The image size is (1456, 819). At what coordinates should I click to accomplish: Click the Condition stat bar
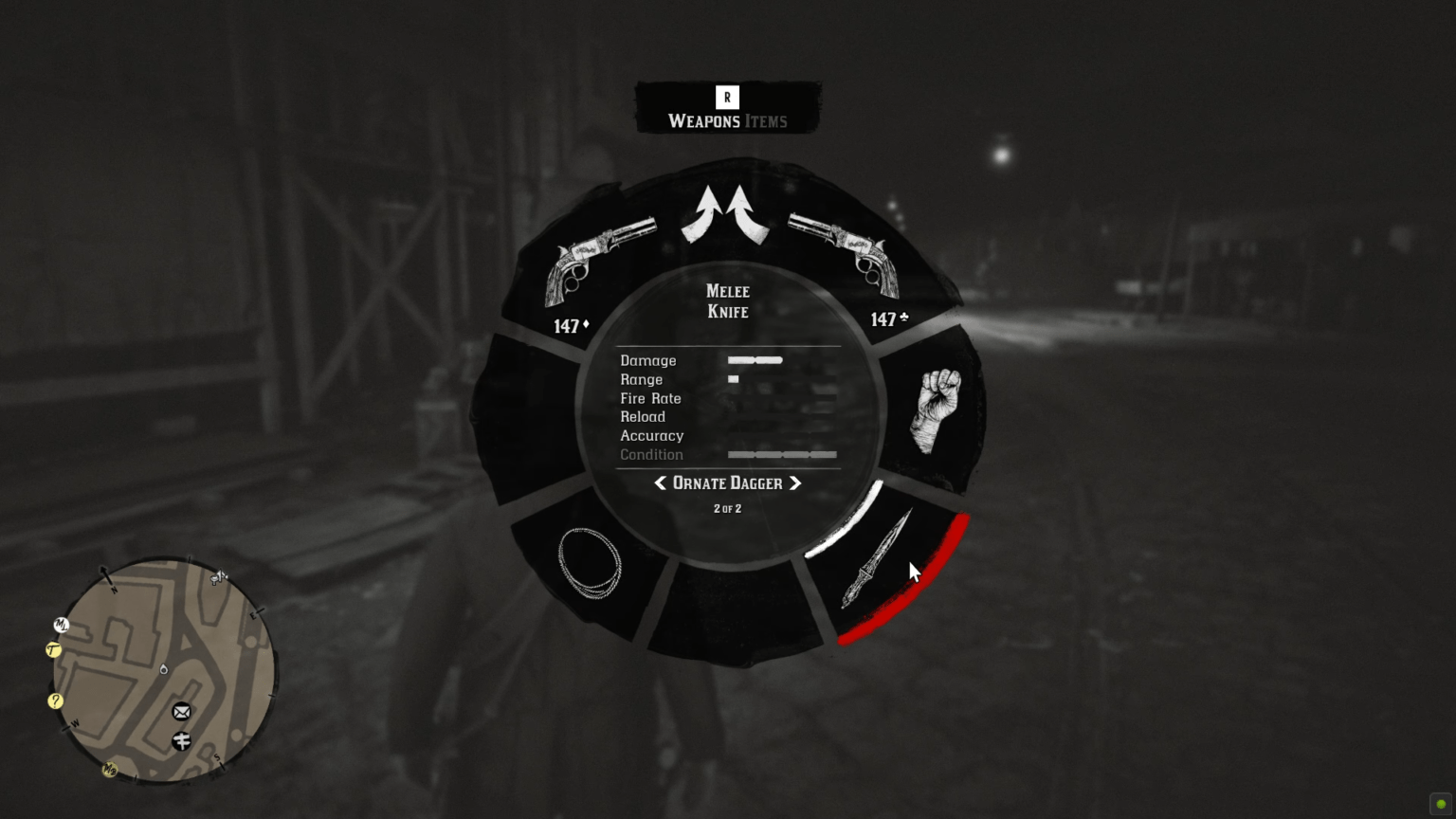(780, 455)
